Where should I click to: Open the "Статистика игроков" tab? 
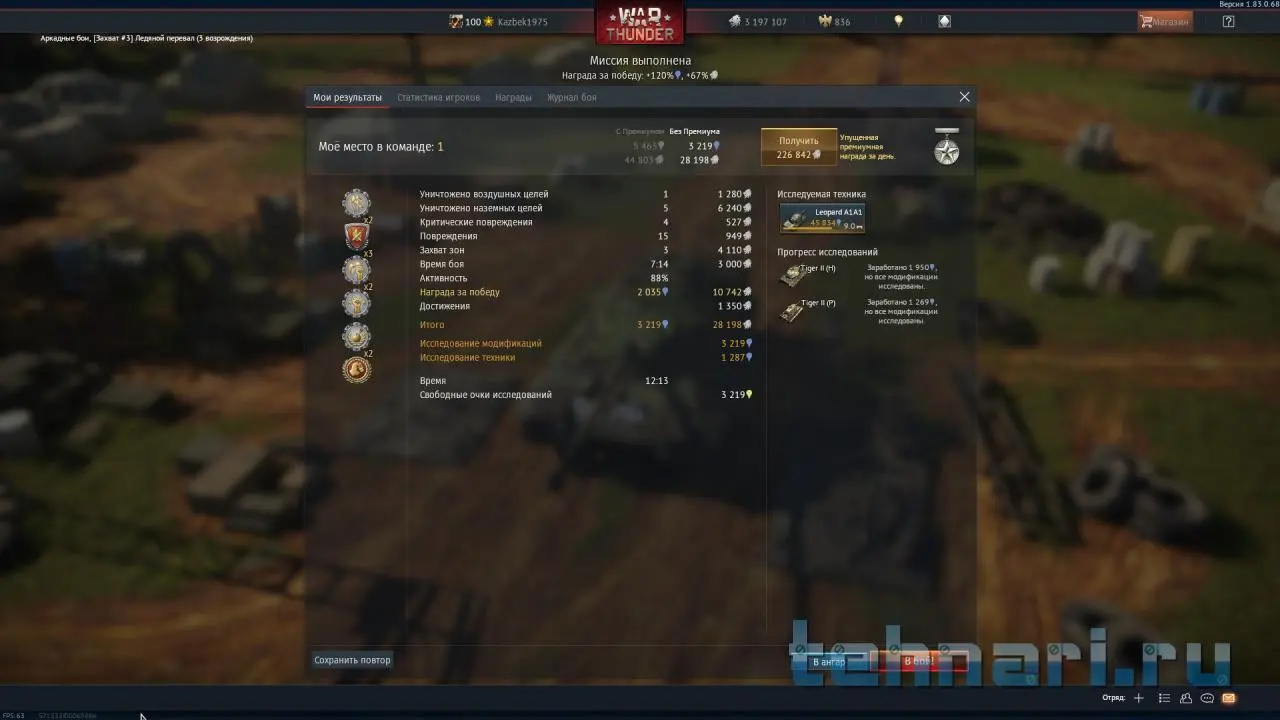pos(438,98)
